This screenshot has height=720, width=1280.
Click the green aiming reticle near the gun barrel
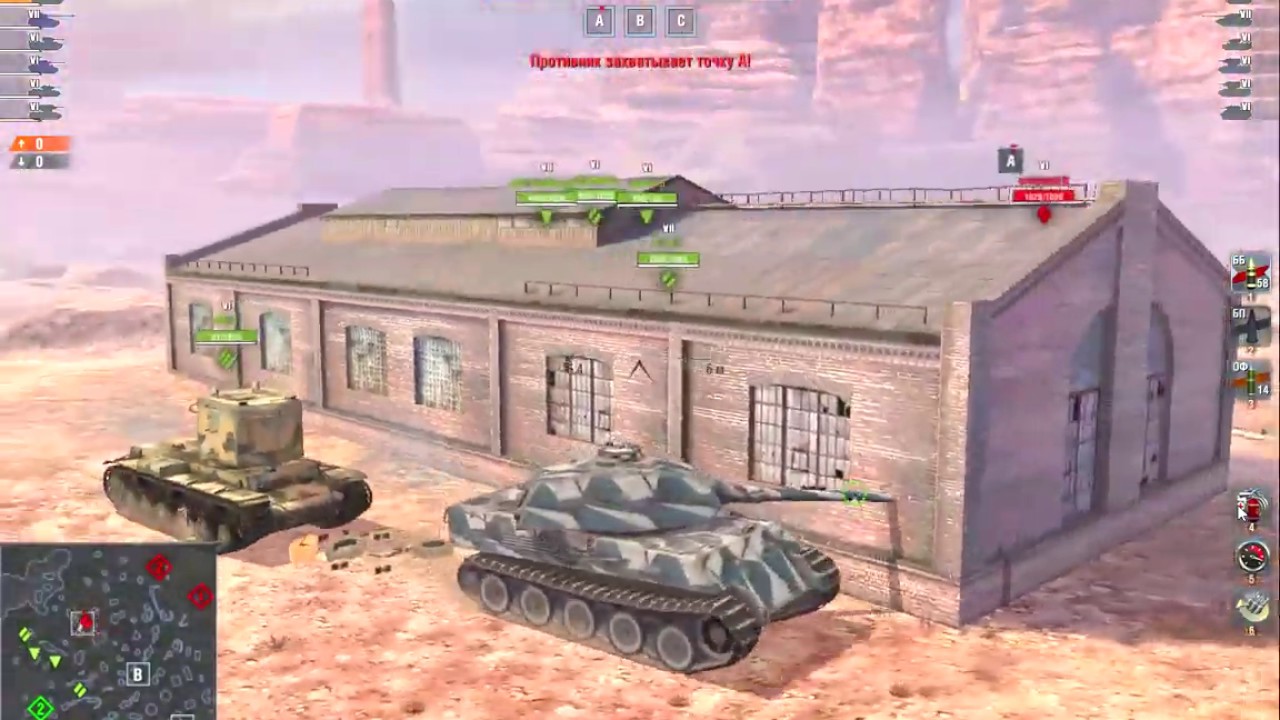pos(851,493)
